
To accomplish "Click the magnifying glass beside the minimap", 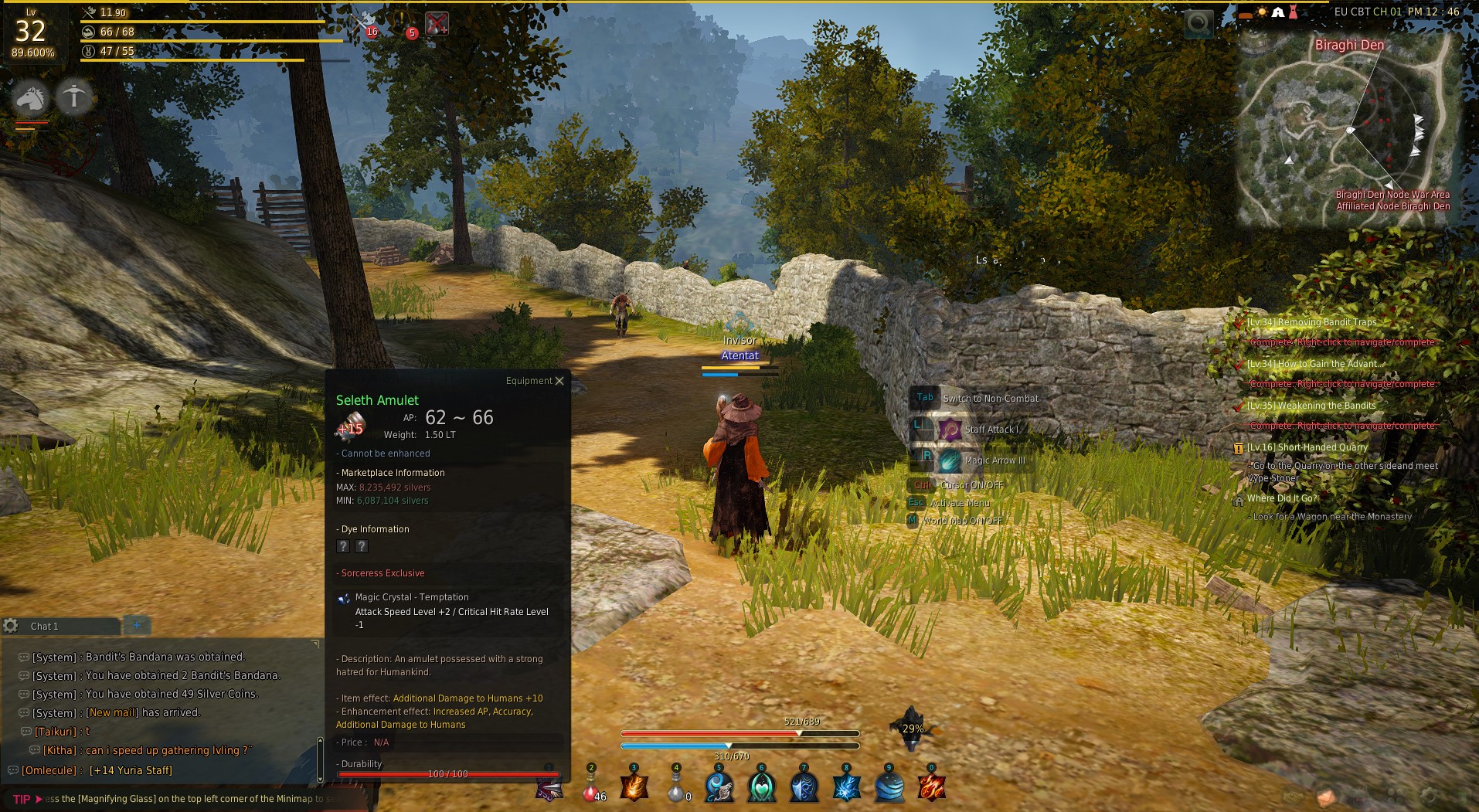I will click(x=1198, y=24).
